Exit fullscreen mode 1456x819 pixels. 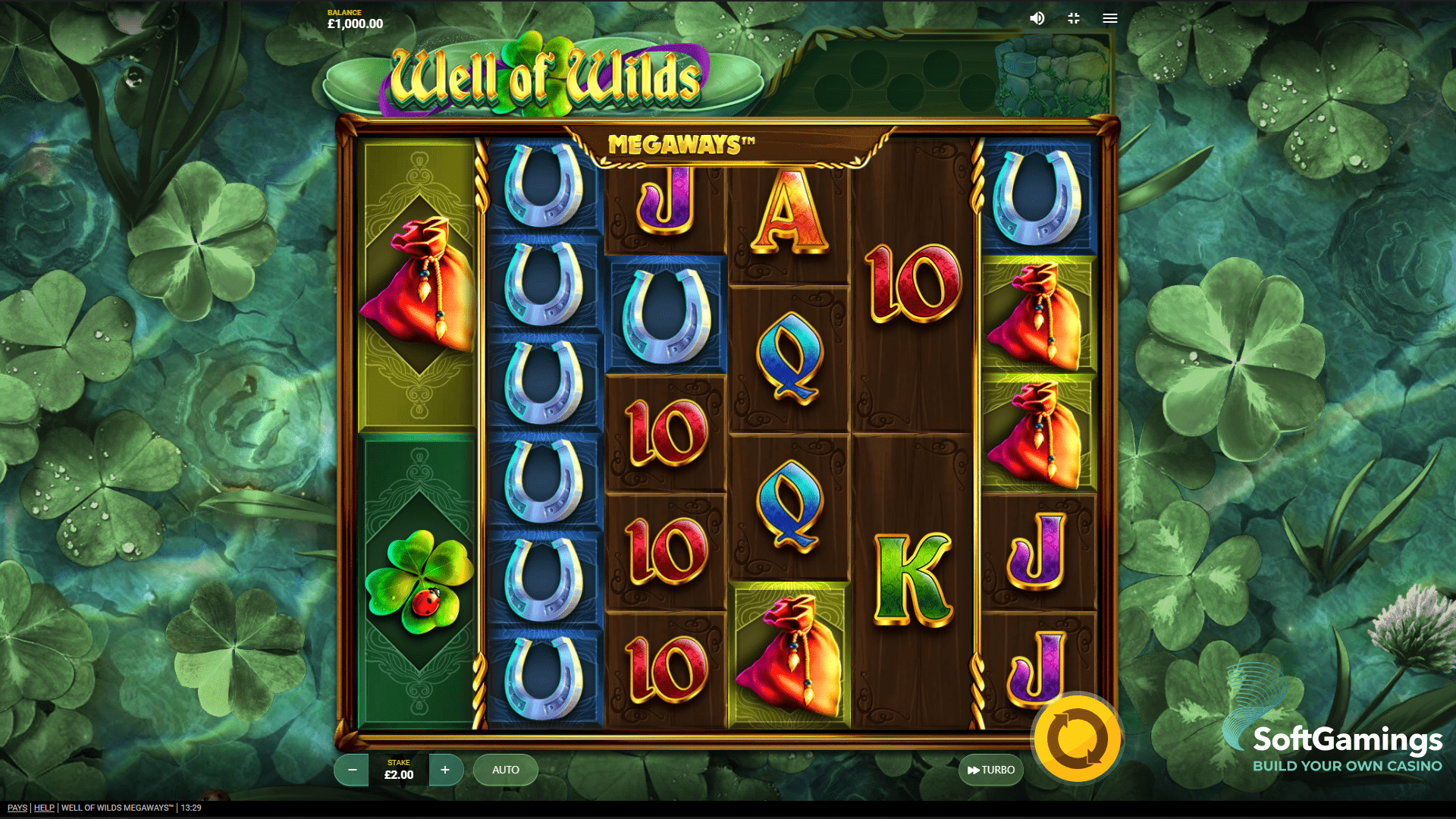click(x=1074, y=18)
